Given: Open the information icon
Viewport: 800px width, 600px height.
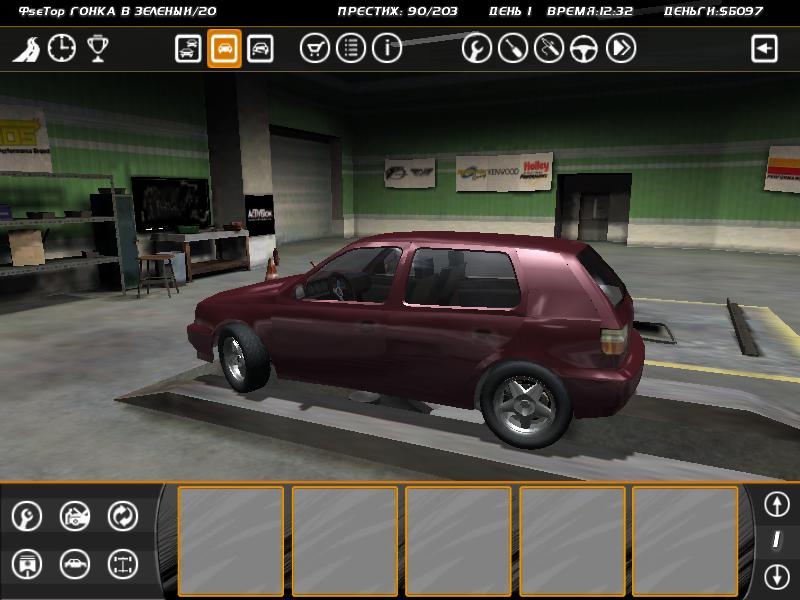Looking at the screenshot, I should (x=386, y=48).
